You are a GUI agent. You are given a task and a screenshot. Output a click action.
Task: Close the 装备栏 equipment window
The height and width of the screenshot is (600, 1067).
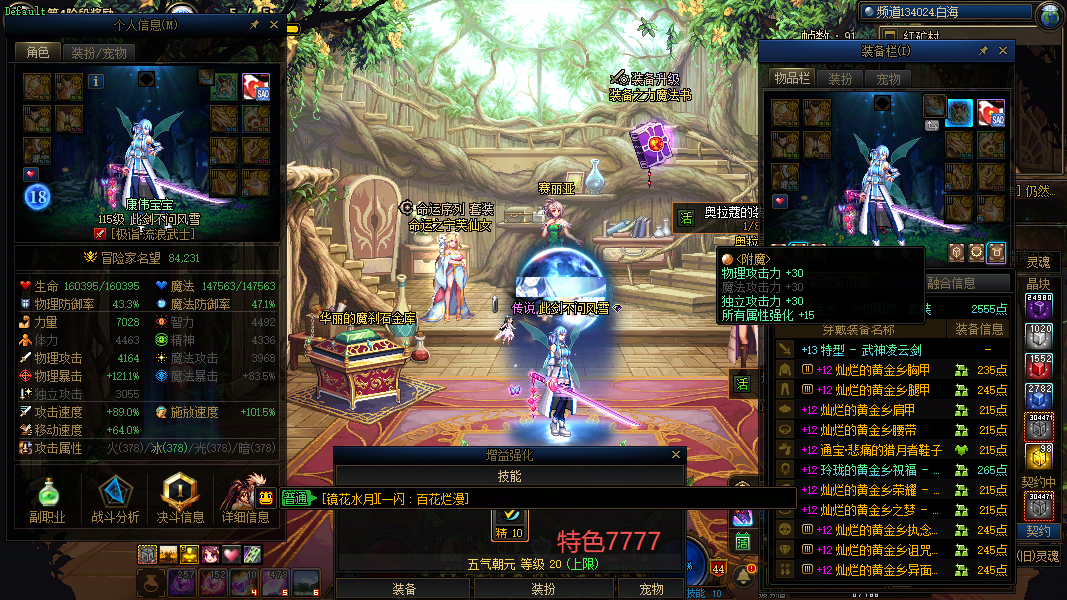(1004, 50)
